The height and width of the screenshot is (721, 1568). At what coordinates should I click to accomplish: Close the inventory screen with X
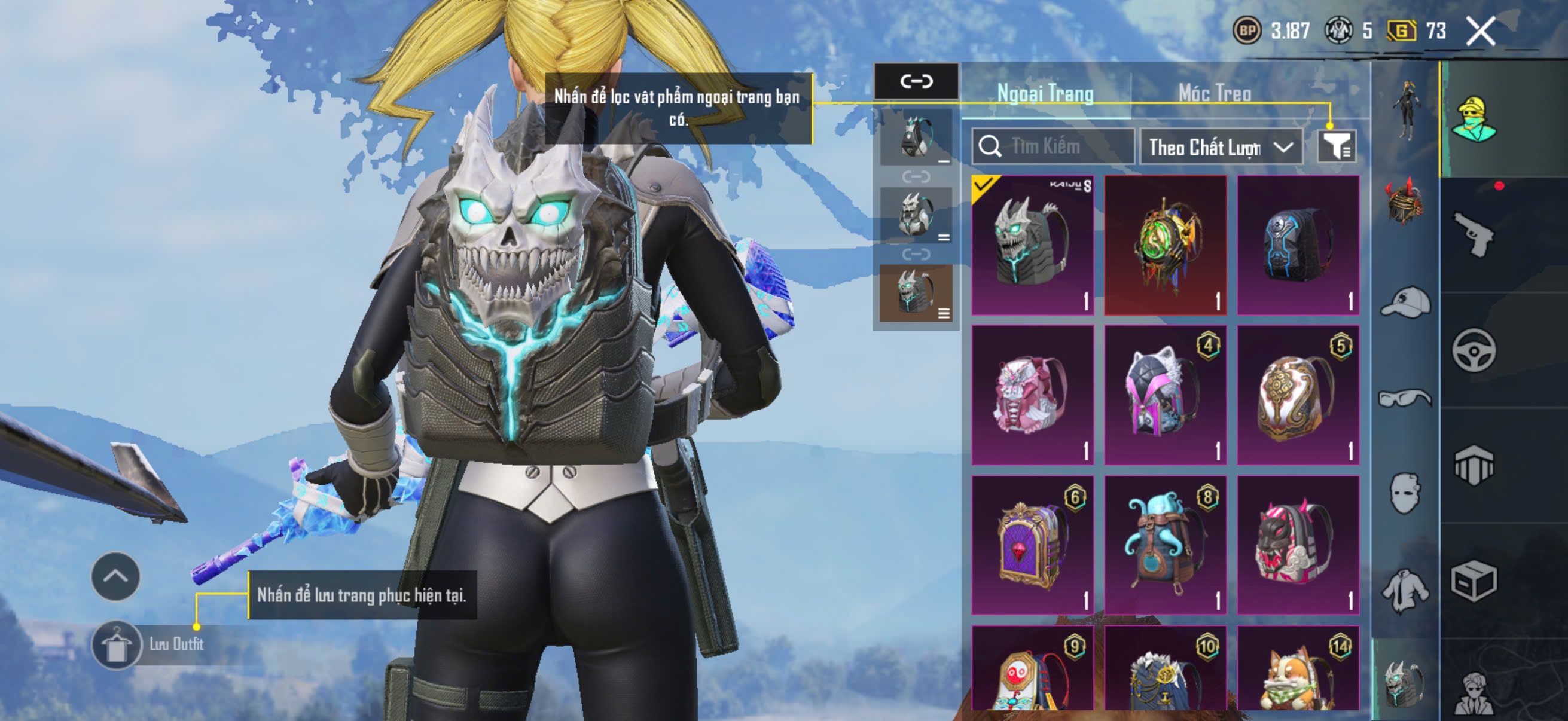coord(1480,31)
